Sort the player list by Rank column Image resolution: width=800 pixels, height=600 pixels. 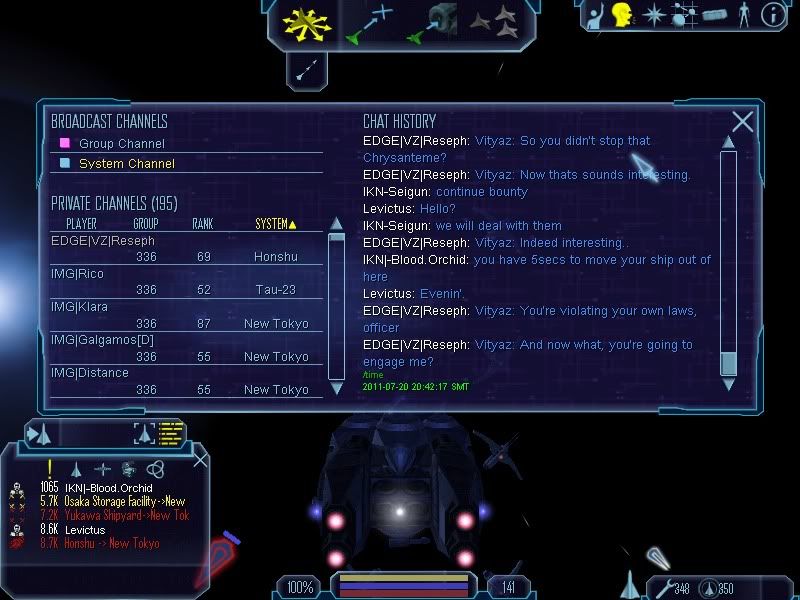(203, 224)
